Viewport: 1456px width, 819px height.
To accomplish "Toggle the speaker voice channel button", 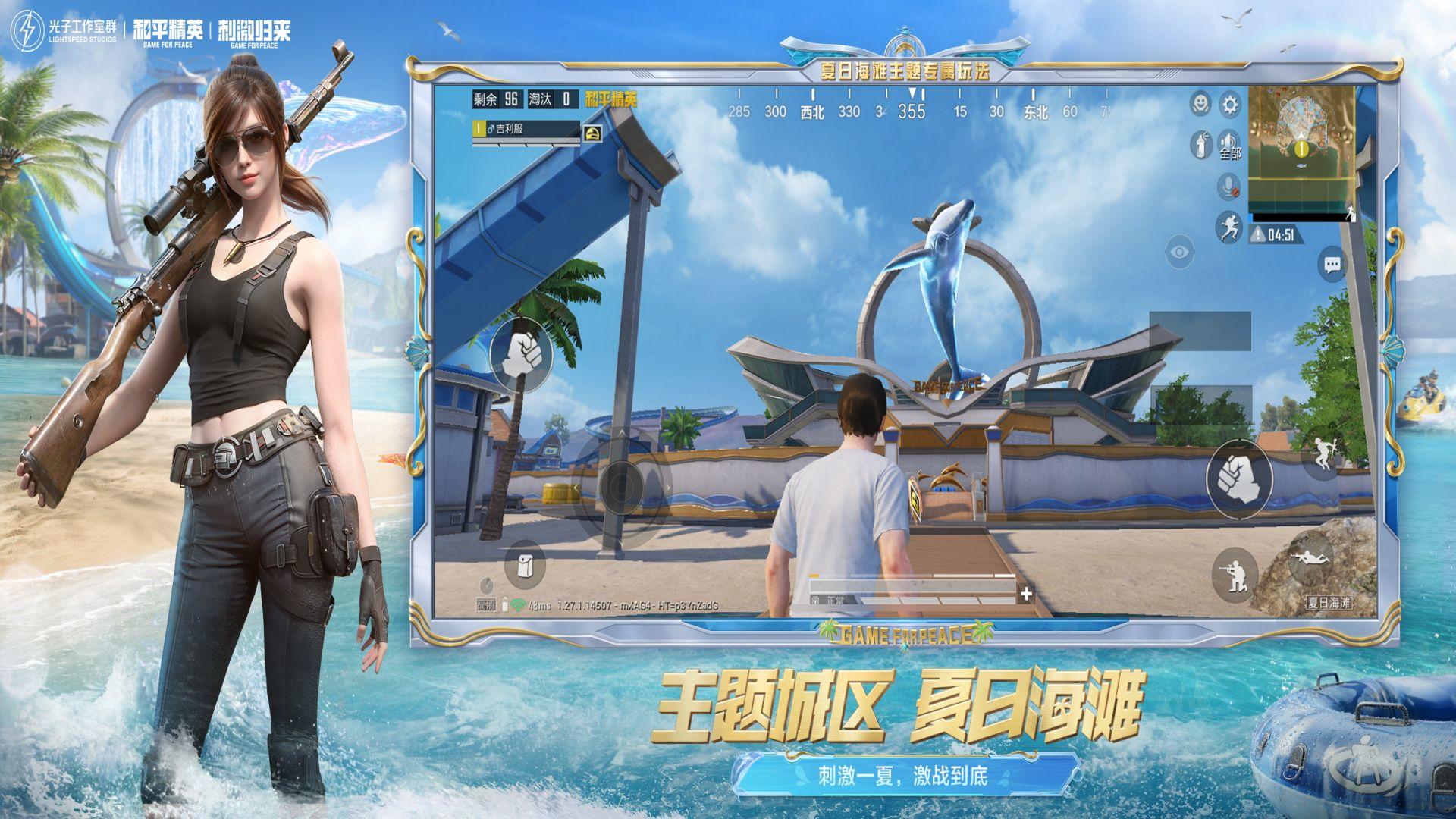I will pyautogui.click(x=1228, y=144).
